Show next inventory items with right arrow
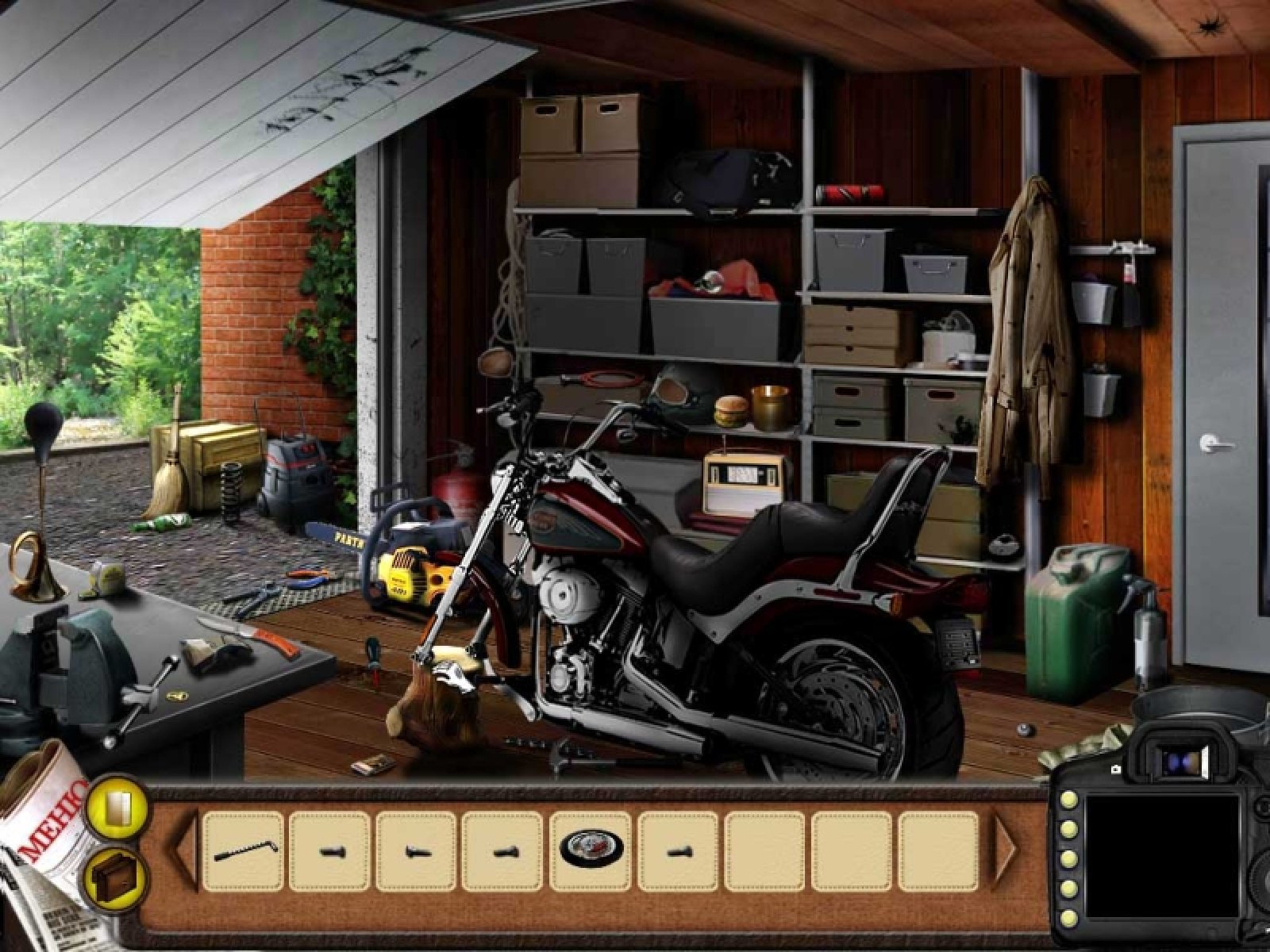Viewport: 1270px width, 952px height. [x=1006, y=850]
